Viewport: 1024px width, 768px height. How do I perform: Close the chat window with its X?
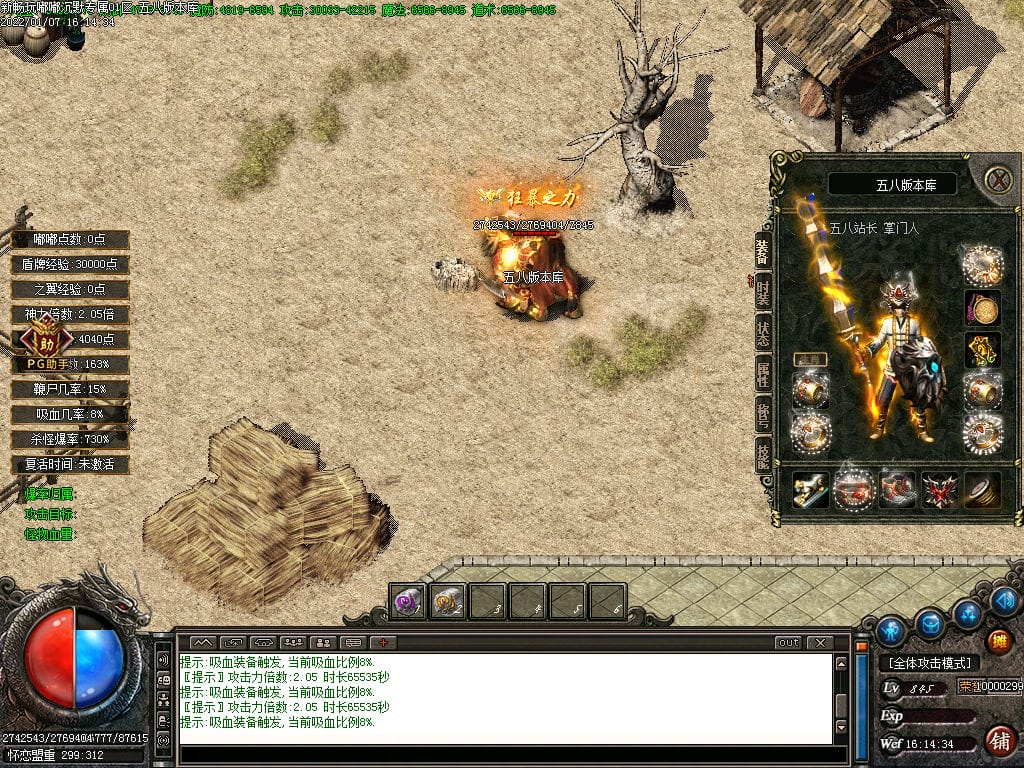coord(820,642)
